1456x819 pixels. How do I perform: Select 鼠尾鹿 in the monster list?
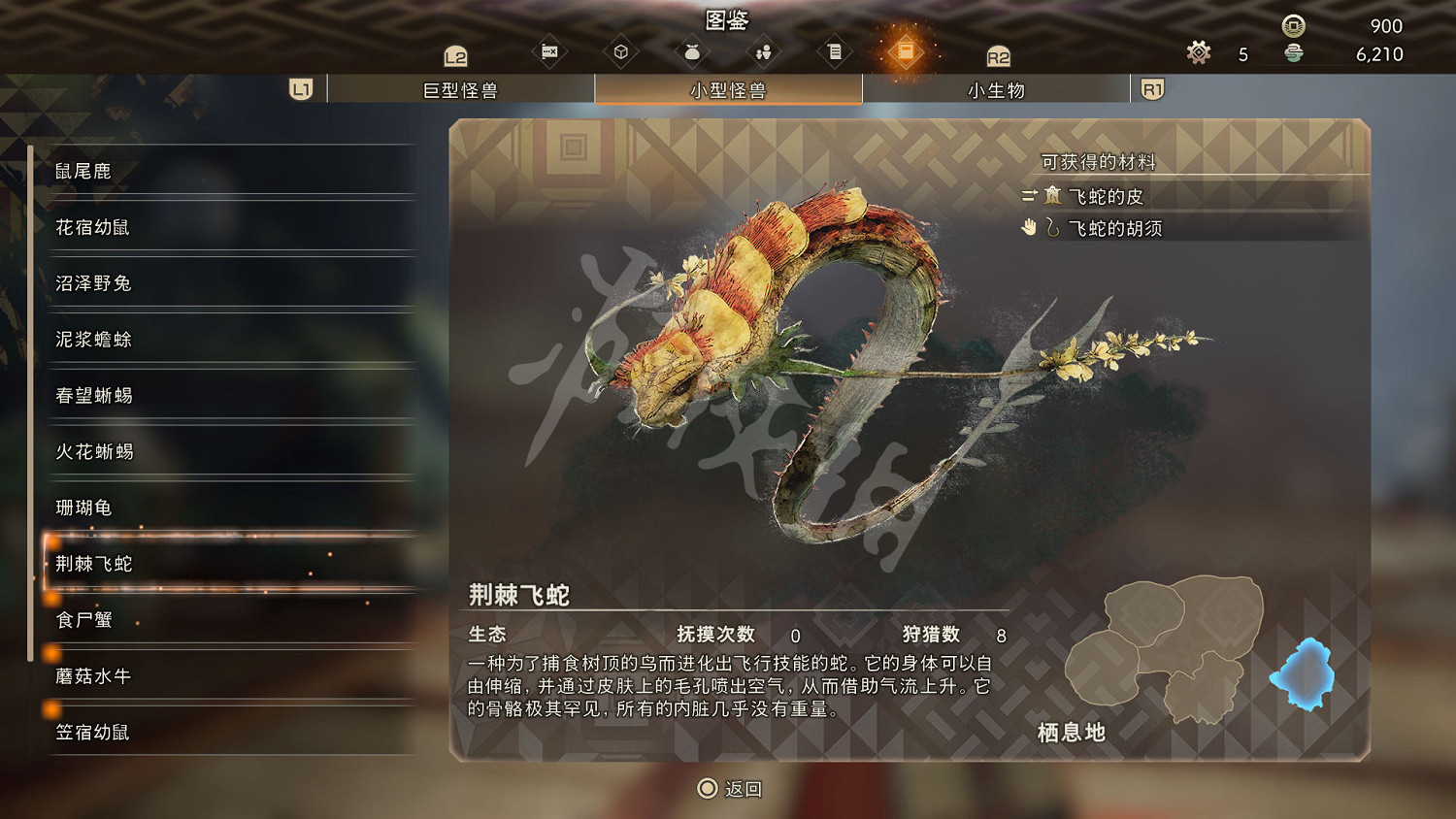83,171
